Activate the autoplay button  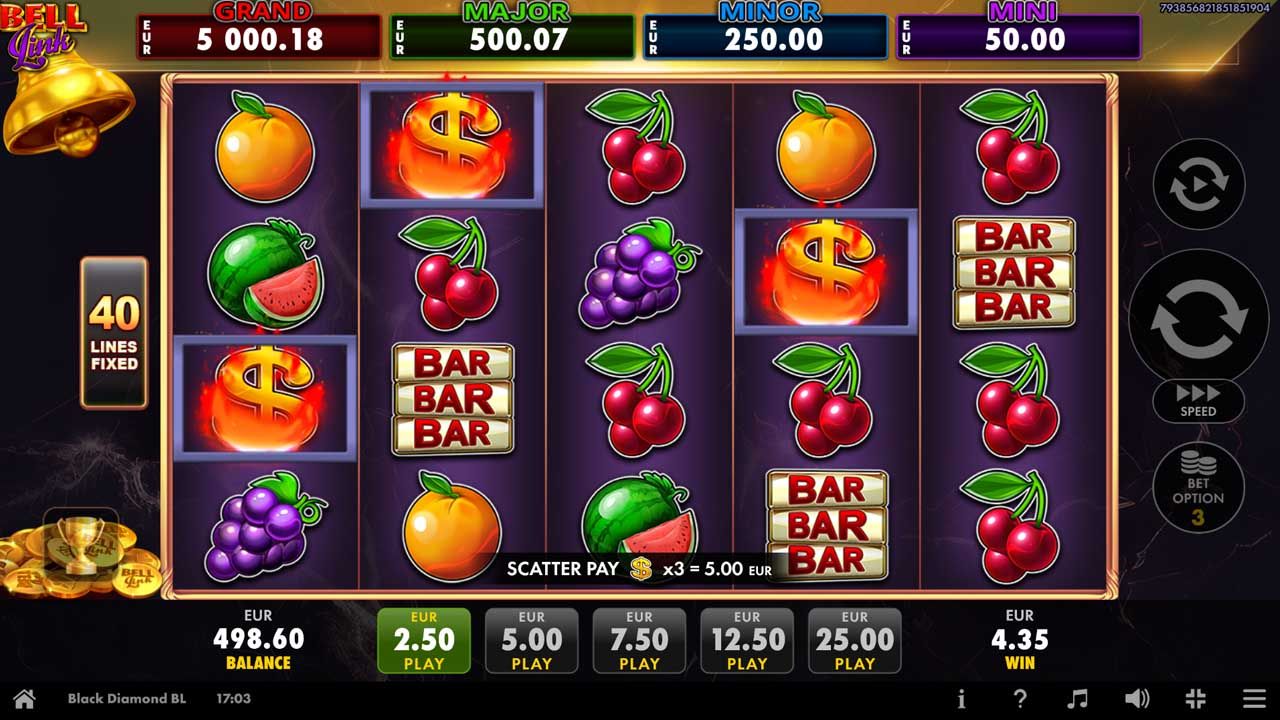pyautogui.click(x=1198, y=184)
